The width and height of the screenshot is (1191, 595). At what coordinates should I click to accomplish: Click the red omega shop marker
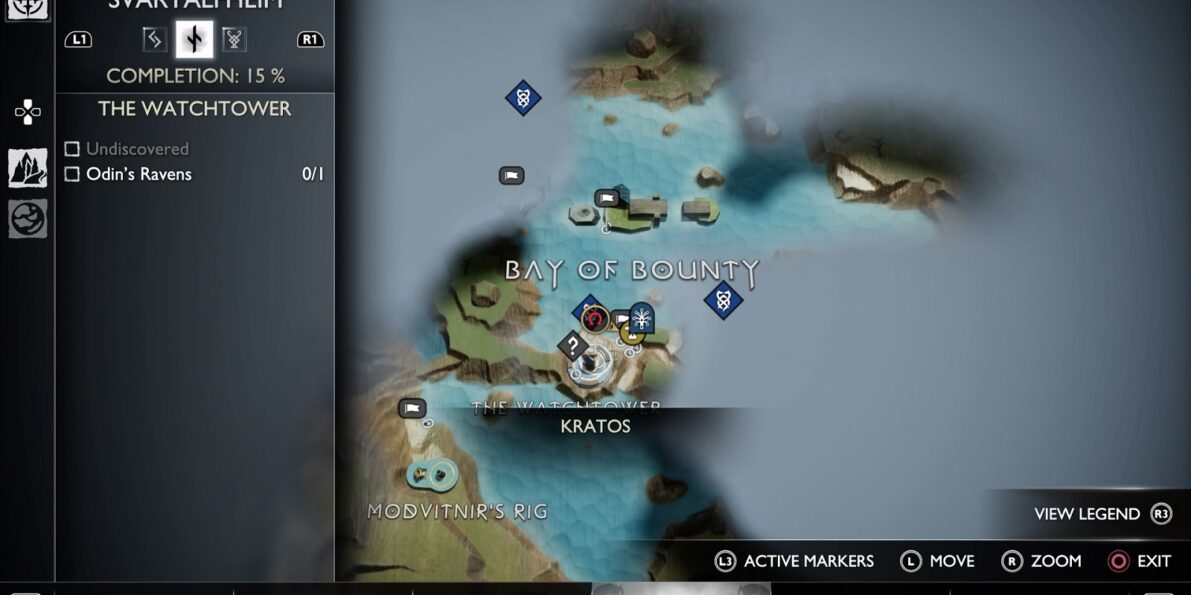coord(596,320)
